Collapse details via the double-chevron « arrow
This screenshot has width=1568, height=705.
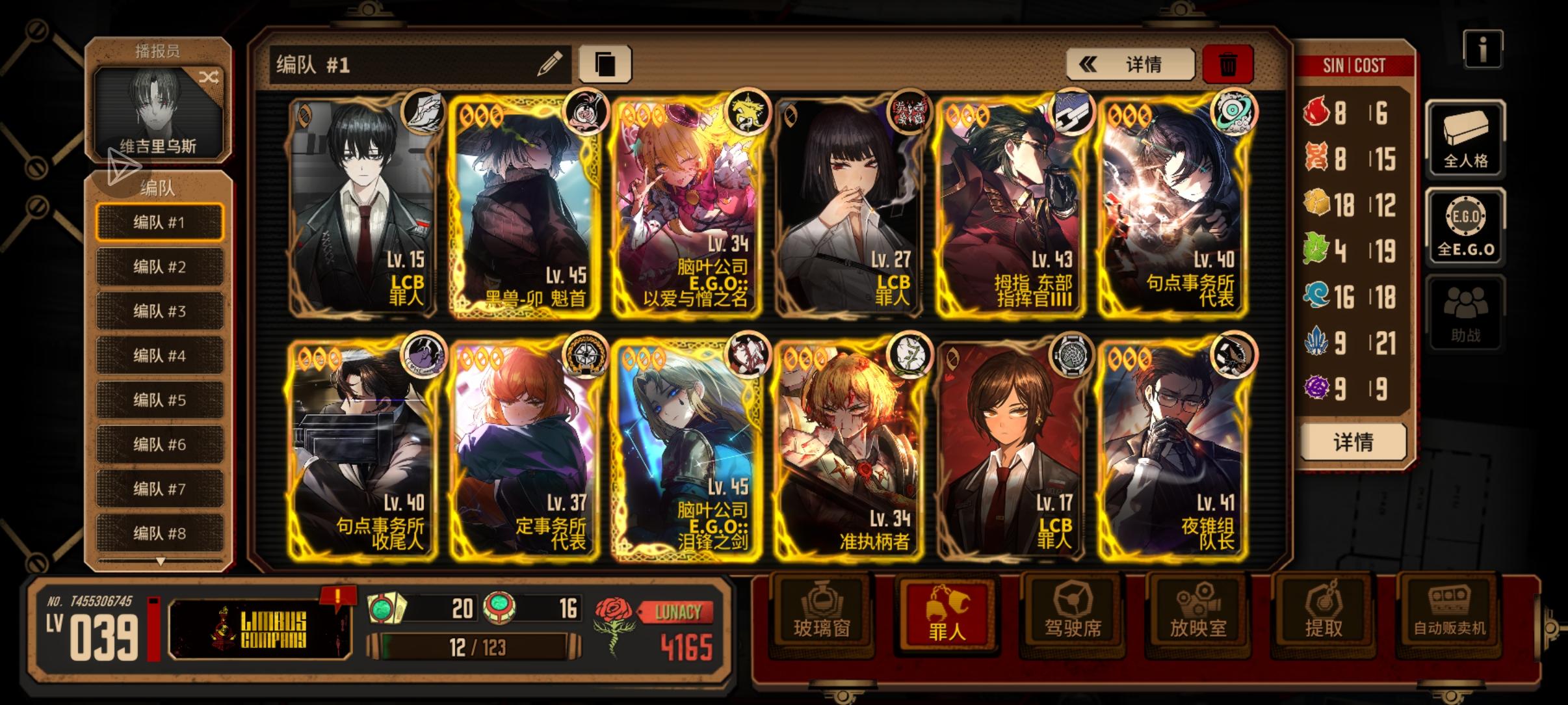[x=1089, y=64]
